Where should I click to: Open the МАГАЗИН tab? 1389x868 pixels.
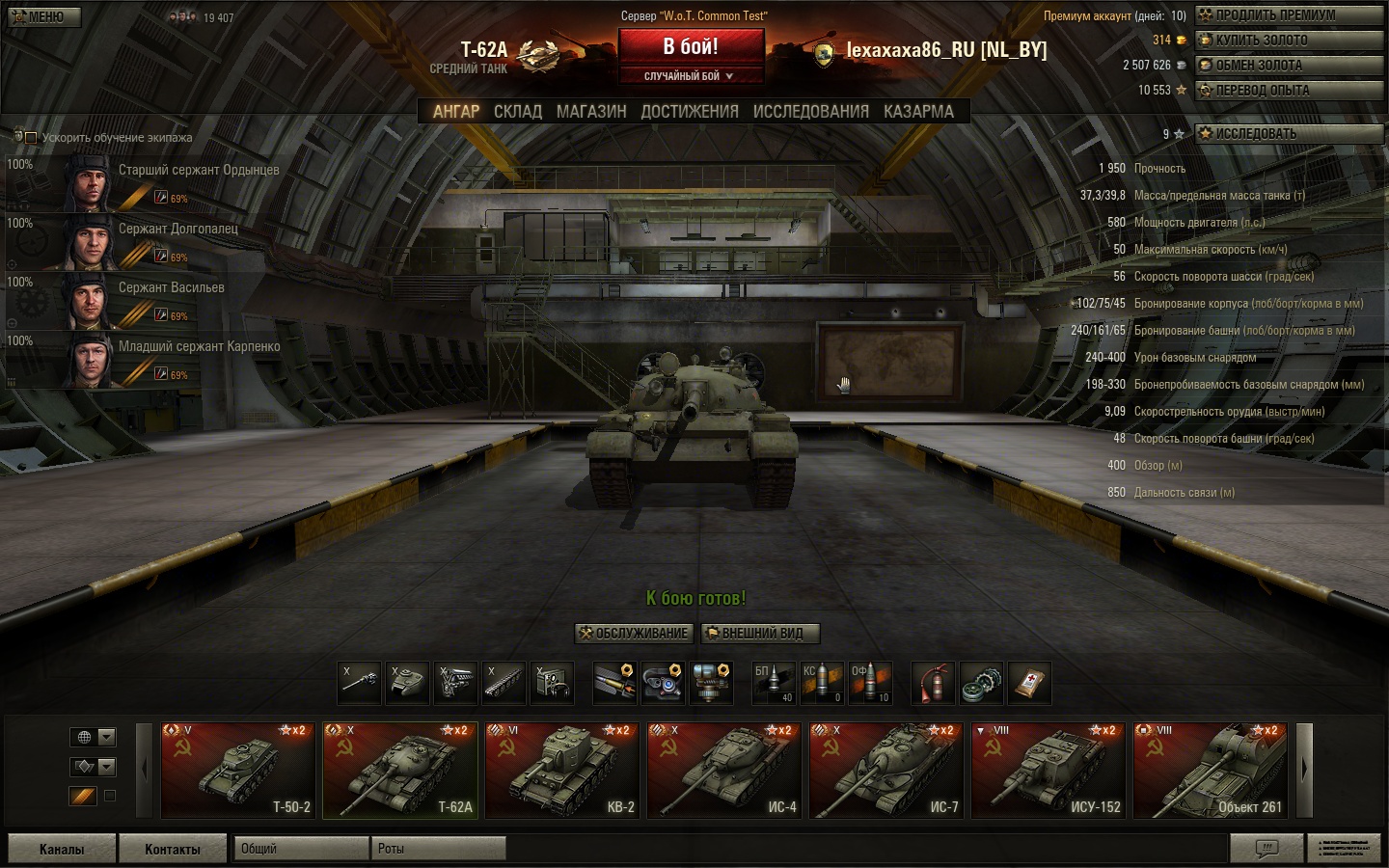pos(591,112)
